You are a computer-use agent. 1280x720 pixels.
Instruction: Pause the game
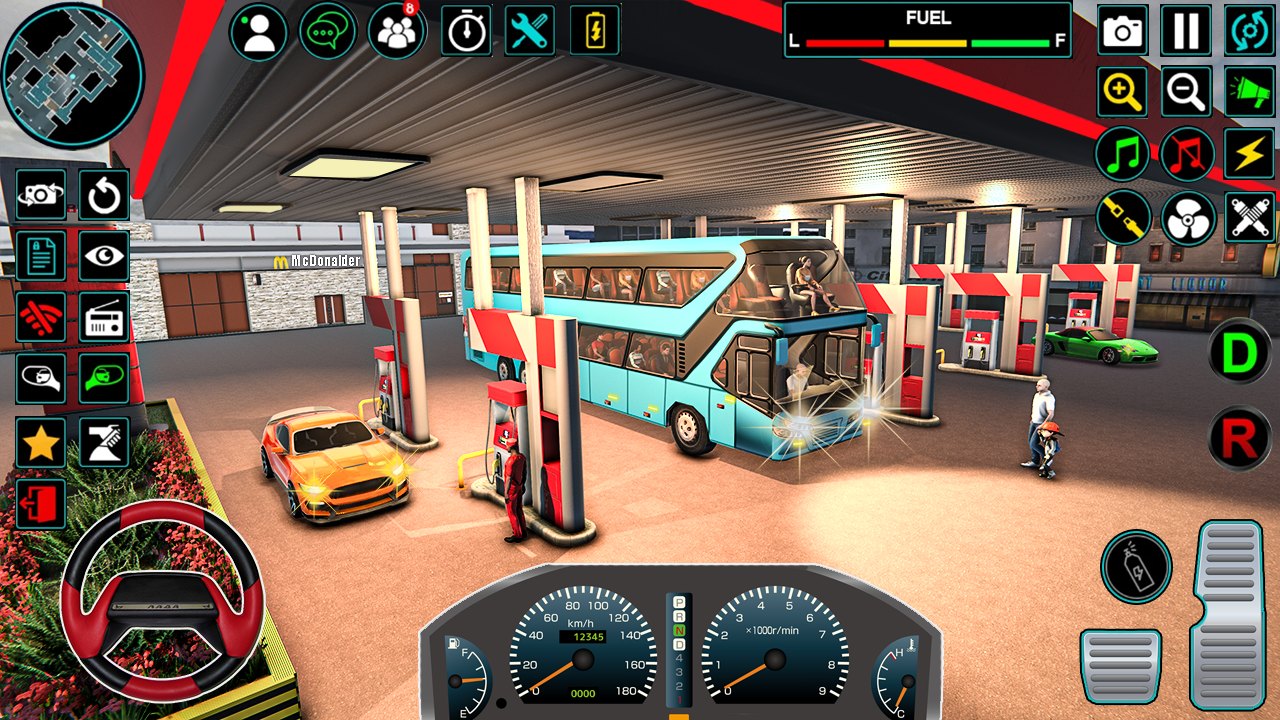1186,31
